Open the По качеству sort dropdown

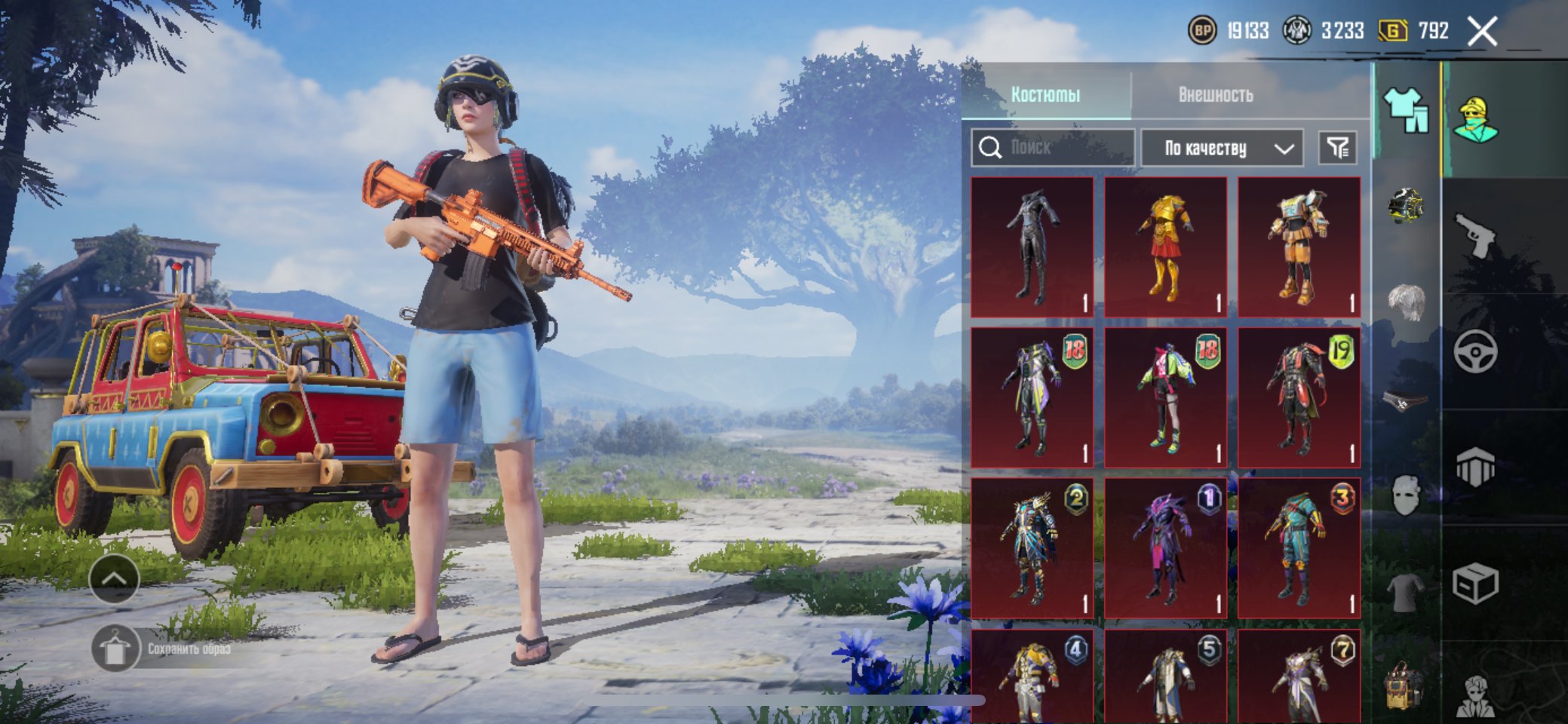pyautogui.click(x=1222, y=148)
